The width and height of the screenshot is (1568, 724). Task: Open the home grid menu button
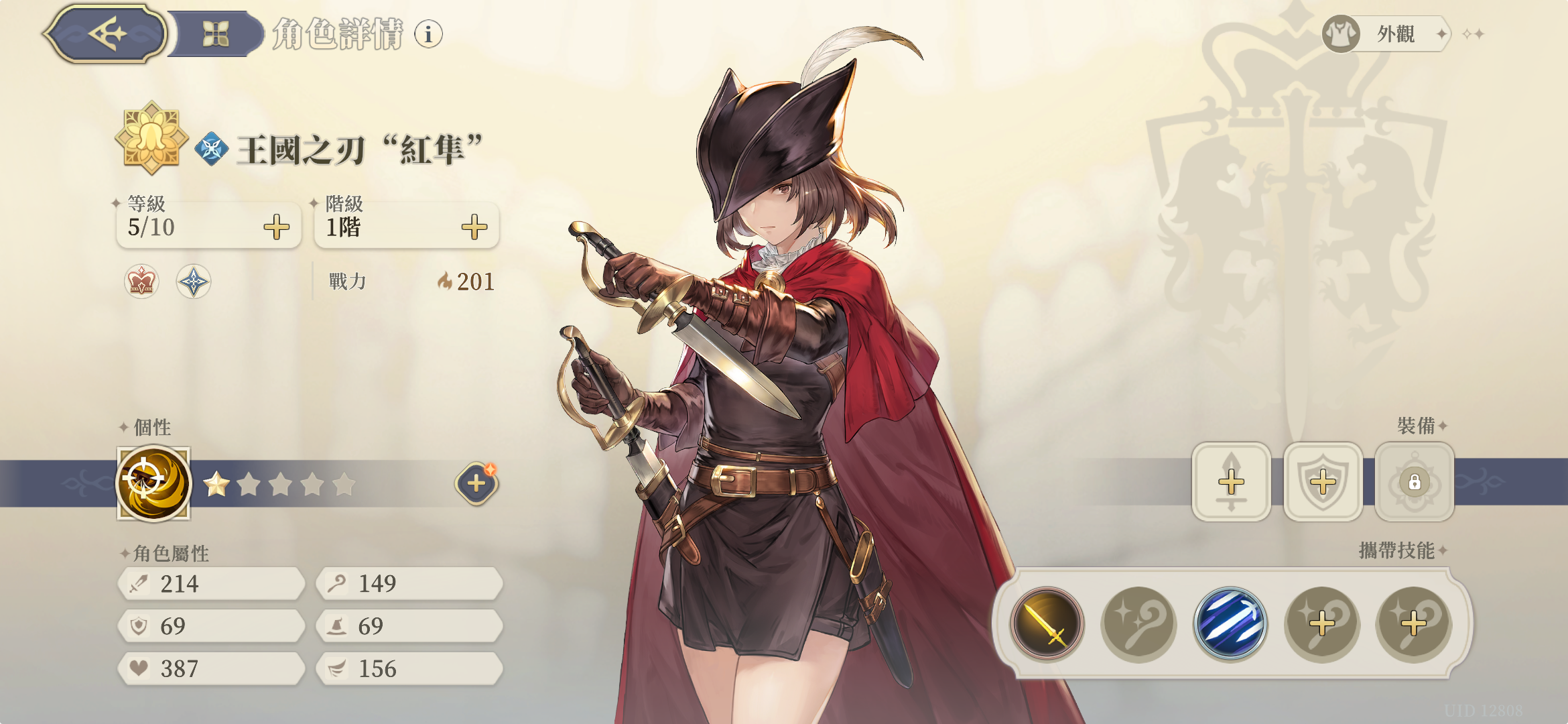(216, 34)
